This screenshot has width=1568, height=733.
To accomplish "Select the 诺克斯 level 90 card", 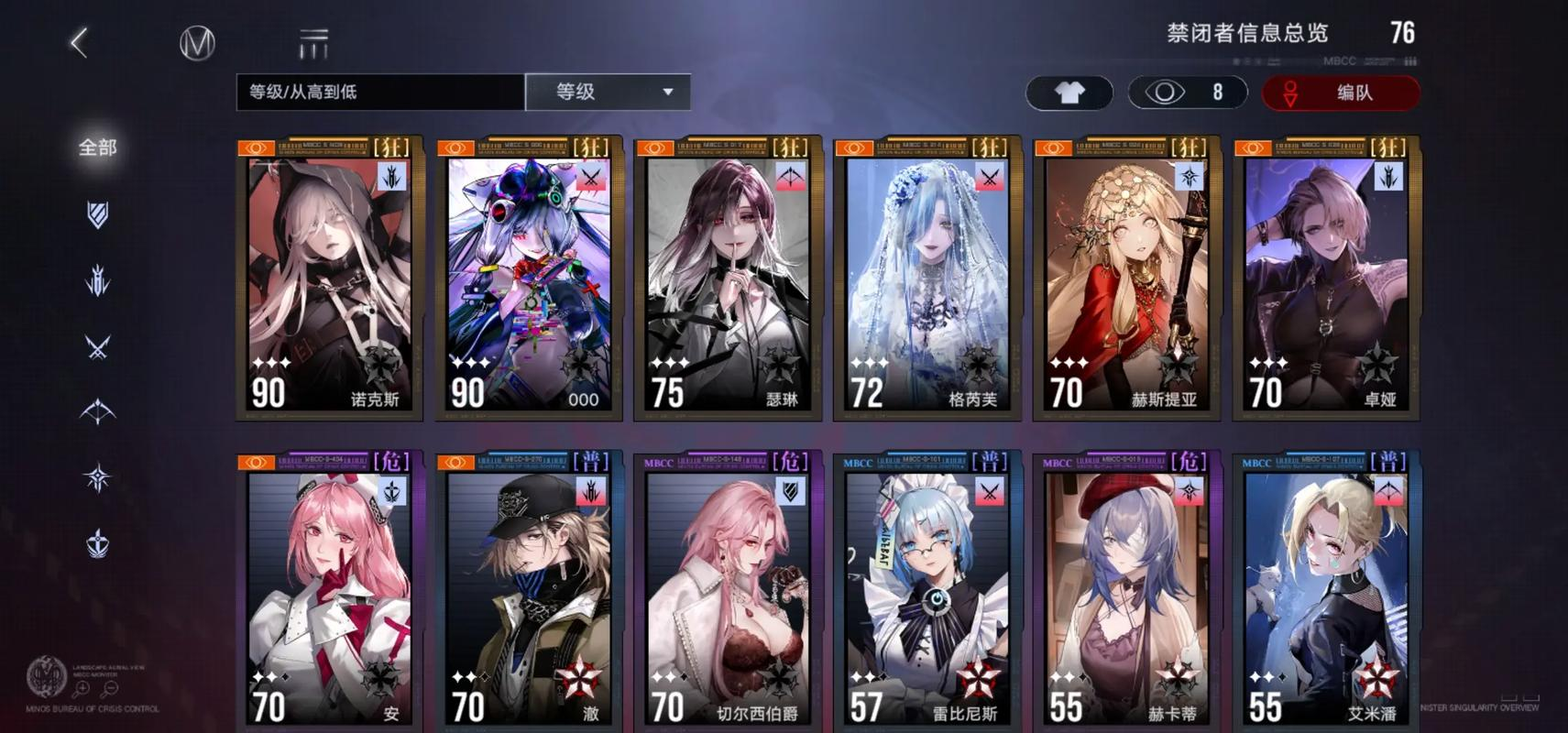I will (330, 279).
